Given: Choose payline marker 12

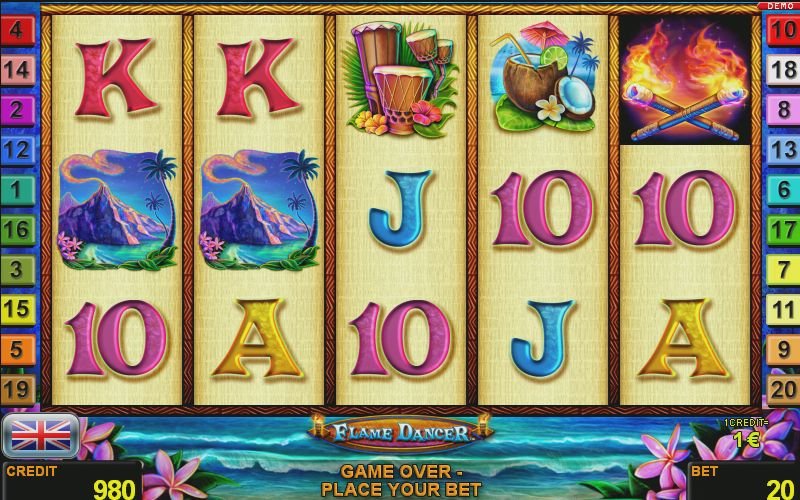Looking at the screenshot, I should [x=17, y=149].
